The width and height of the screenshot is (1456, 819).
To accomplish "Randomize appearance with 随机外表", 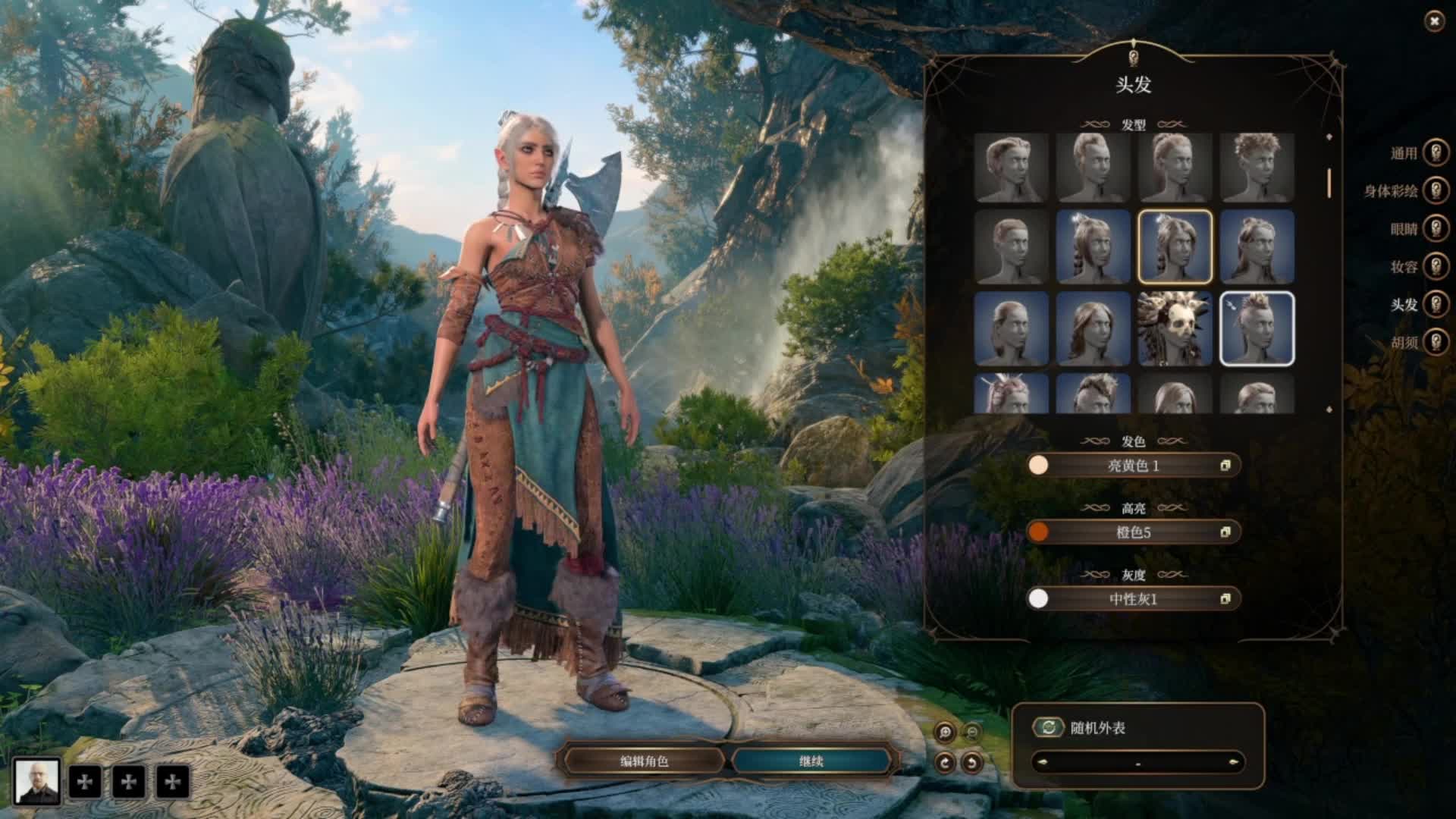I will tap(1048, 728).
